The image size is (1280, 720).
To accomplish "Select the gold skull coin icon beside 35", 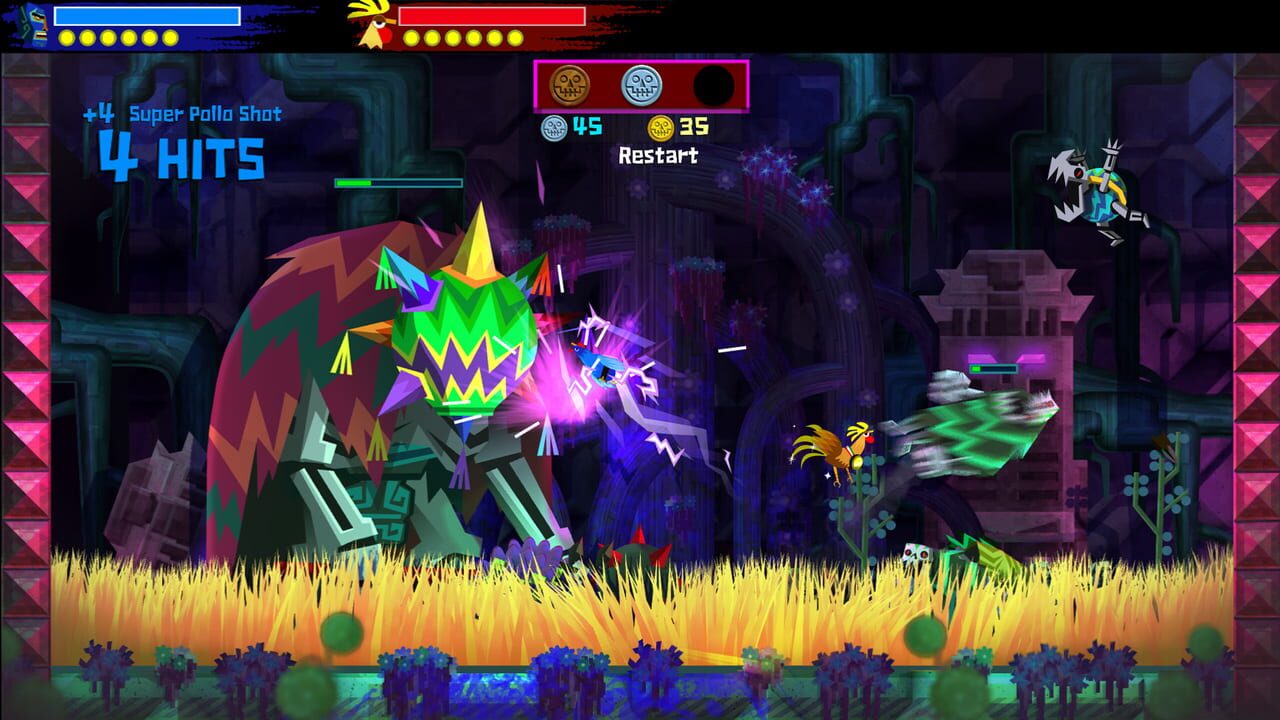I will click(x=660, y=126).
